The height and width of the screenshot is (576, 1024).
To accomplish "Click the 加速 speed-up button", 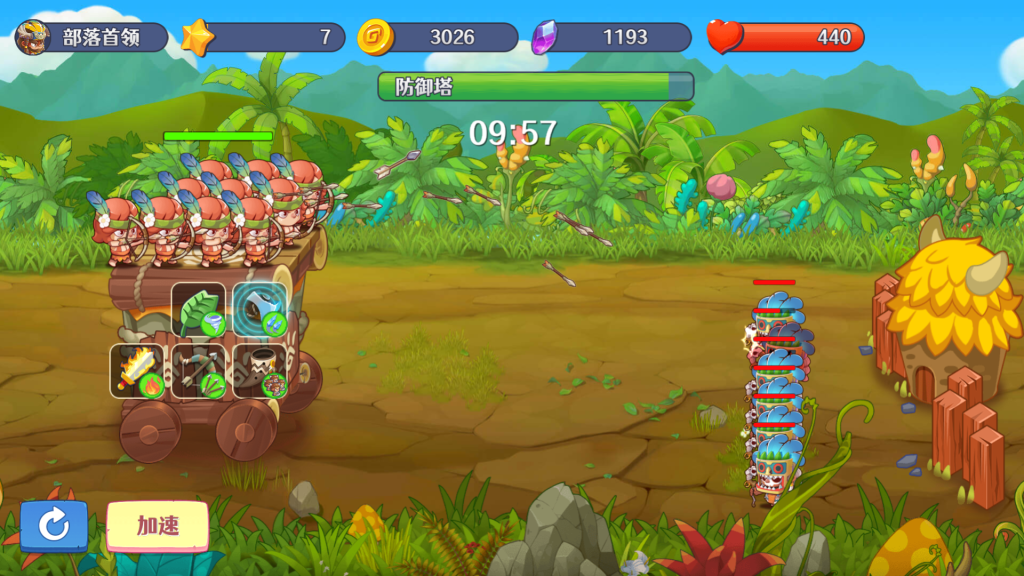I will click(x=157, y=525).
